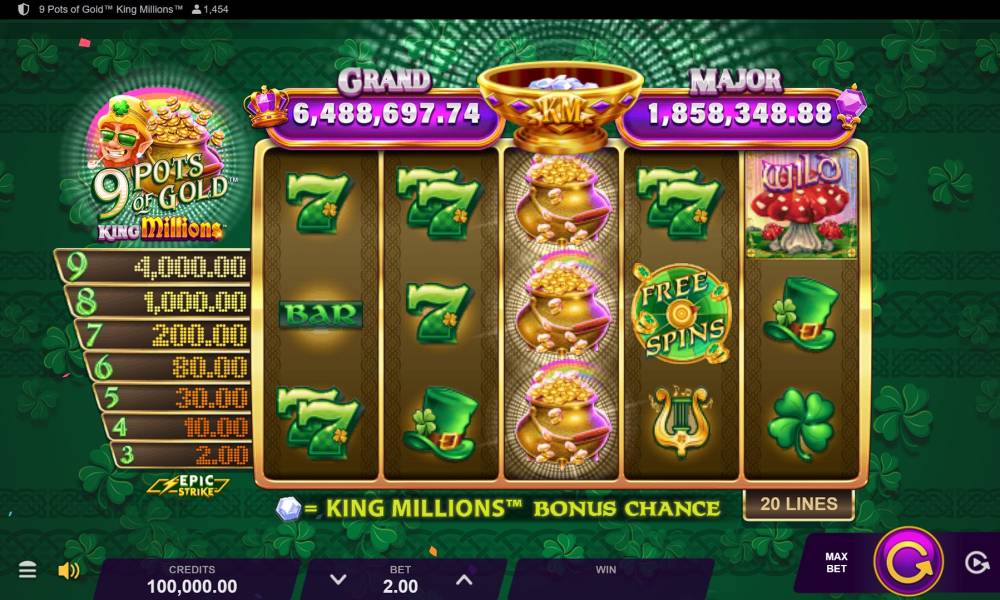
Task: Spin the reels with the purple spin button
Action: coord(908,561)
